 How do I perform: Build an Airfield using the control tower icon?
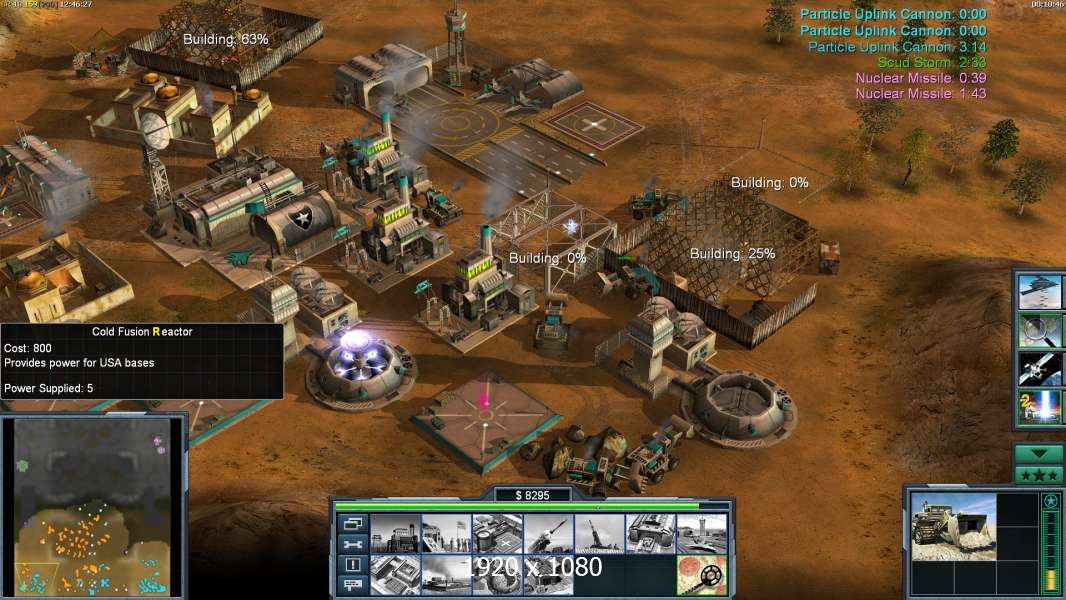[x=701, y=534]
